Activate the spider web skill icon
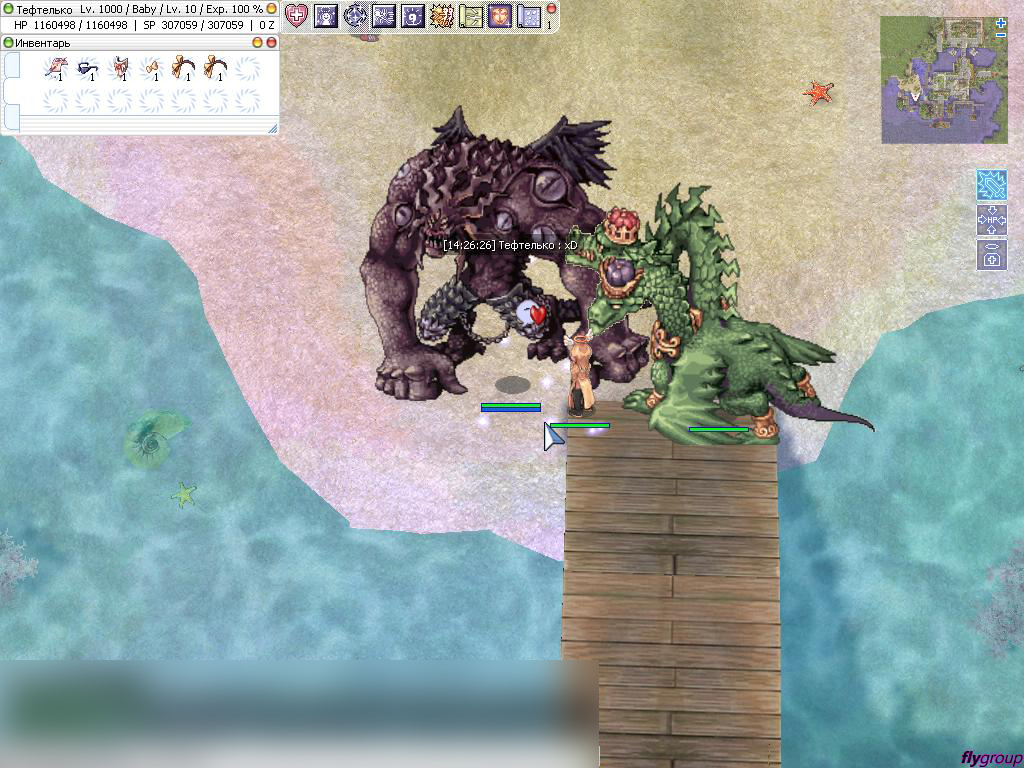 point(384,15)
